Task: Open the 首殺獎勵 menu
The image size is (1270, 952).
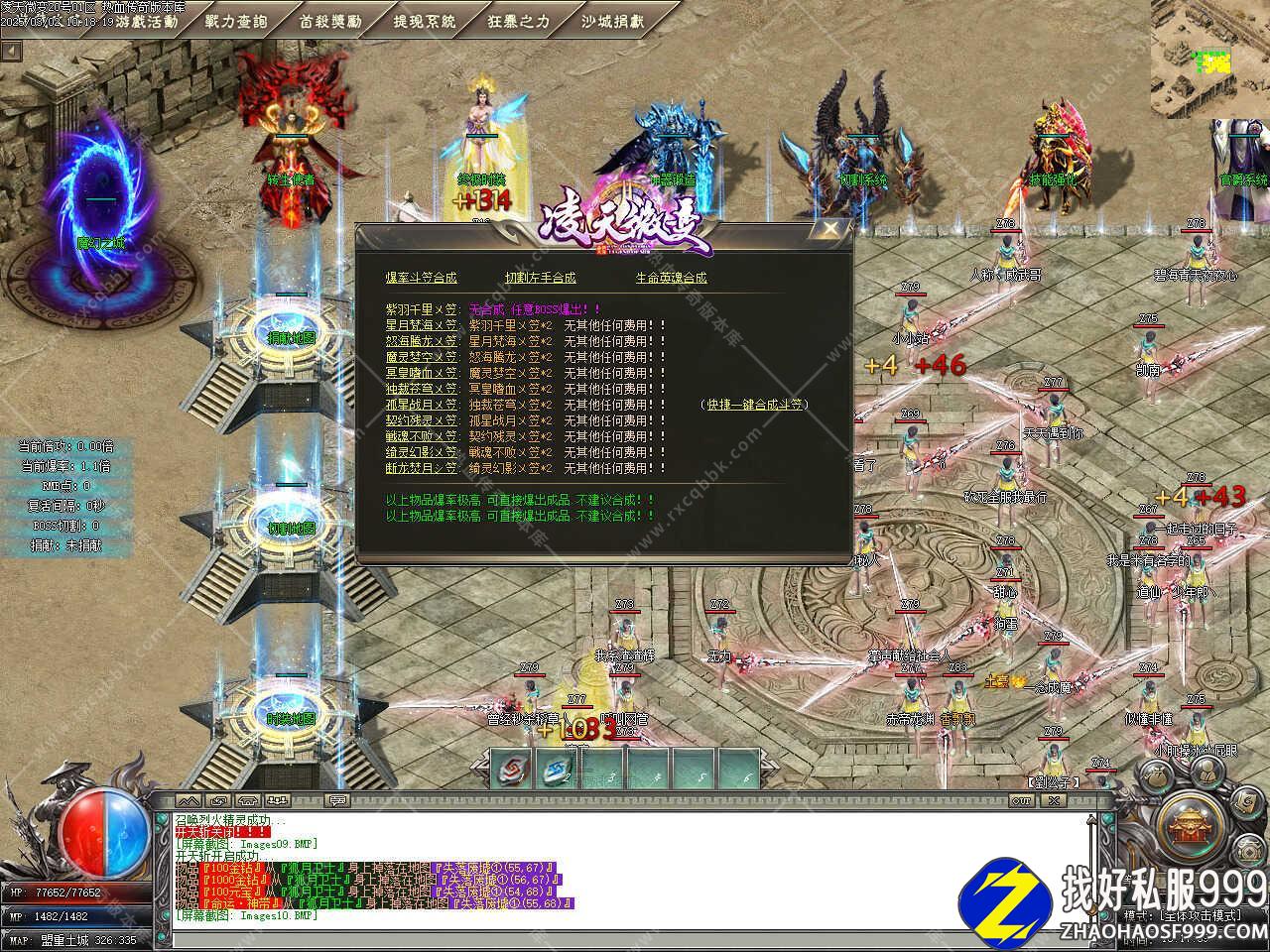Action: (330, 20)
